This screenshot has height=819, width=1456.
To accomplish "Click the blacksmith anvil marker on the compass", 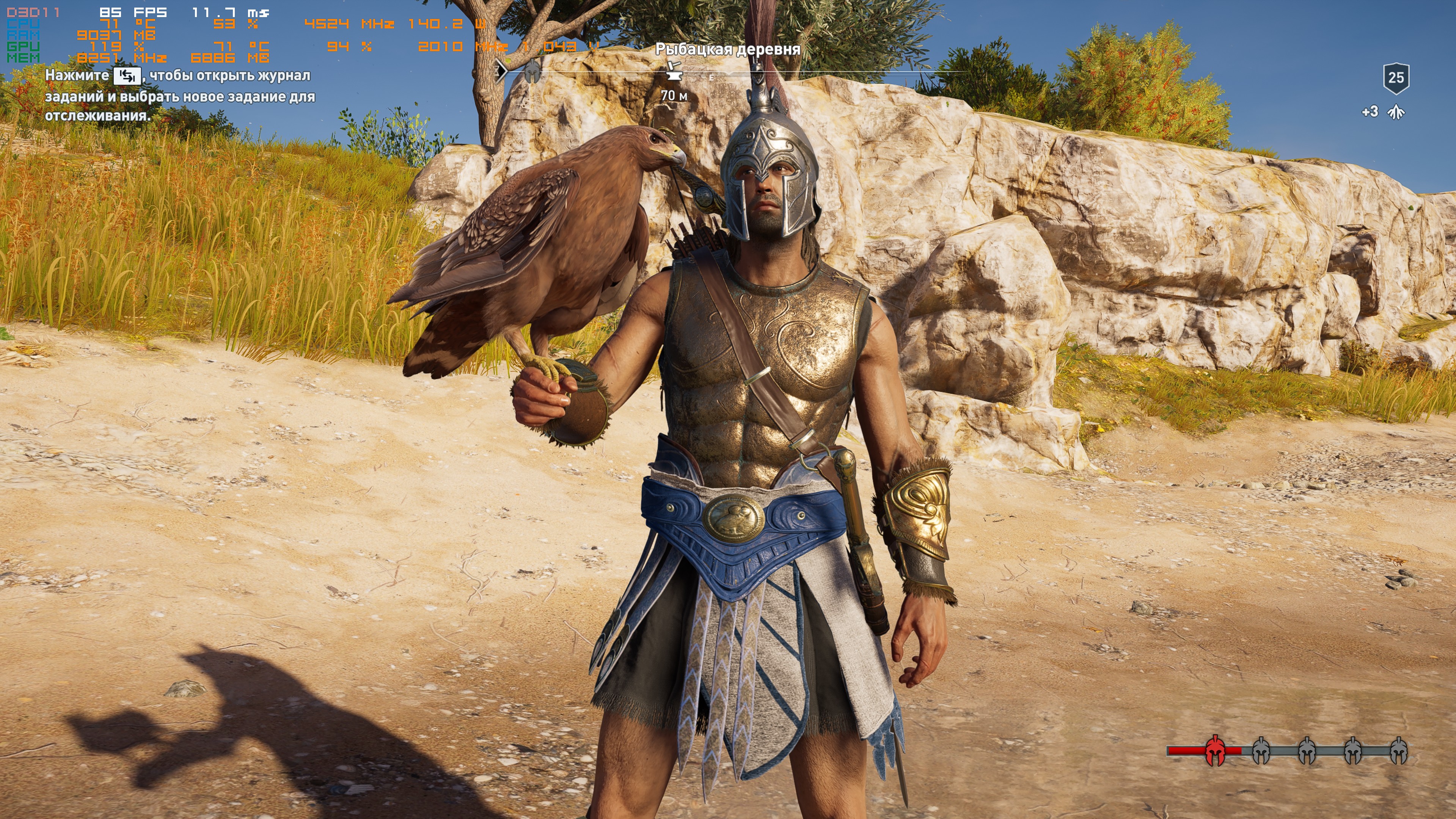I will click(x=672, y=71).
